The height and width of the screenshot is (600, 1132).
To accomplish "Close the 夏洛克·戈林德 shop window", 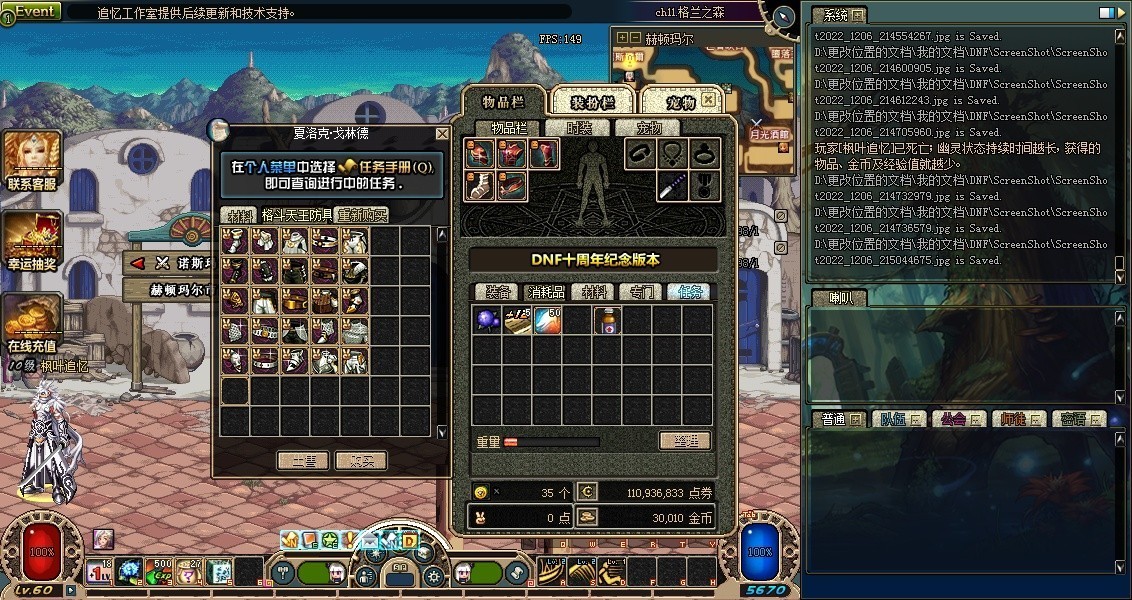I will coord(442,133).
